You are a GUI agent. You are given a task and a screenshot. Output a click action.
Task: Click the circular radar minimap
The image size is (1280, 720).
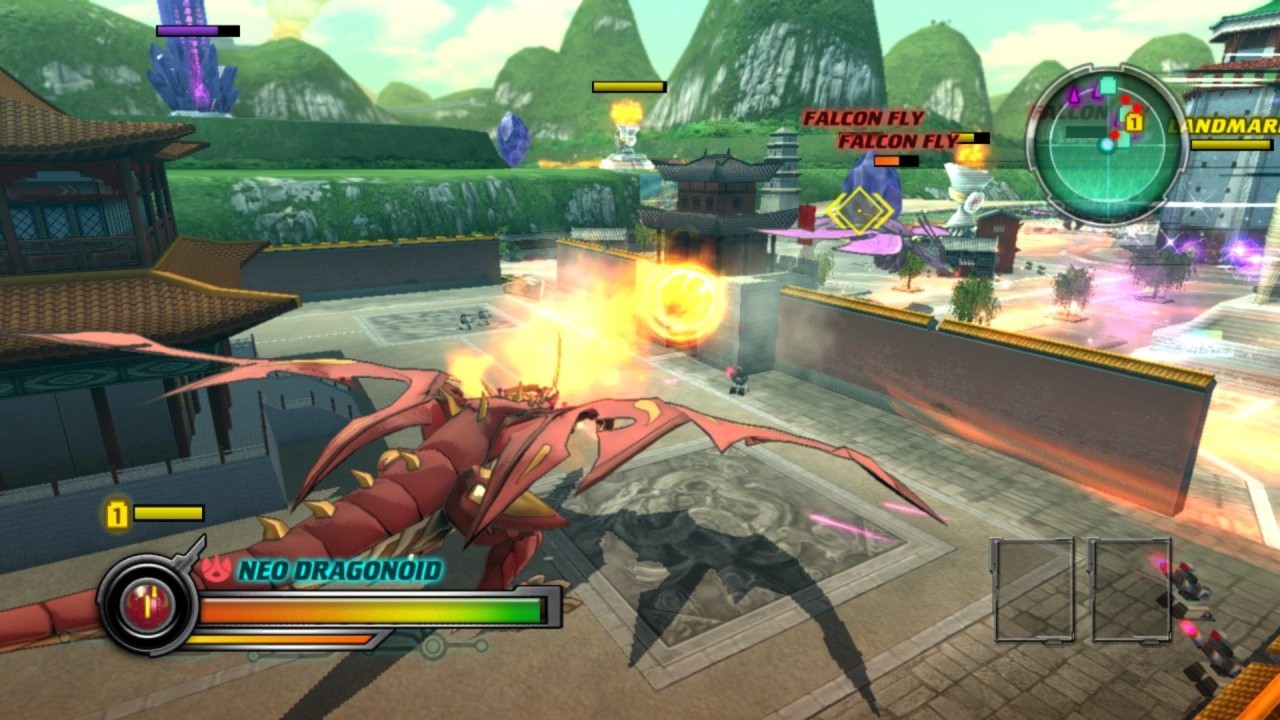pyautogui.click(x=1106, y=145)
